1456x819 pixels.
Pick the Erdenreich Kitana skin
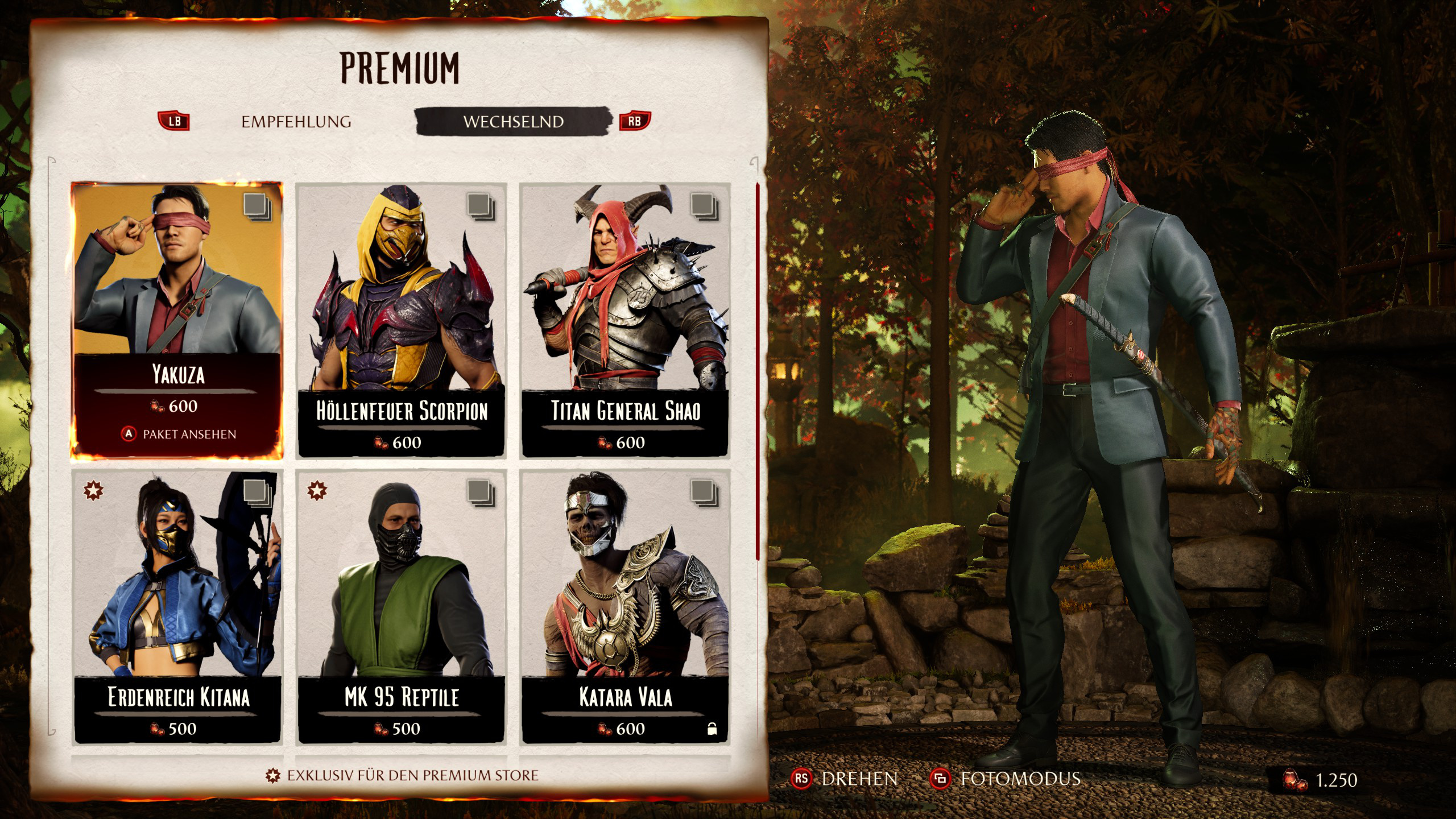[177, 606]
